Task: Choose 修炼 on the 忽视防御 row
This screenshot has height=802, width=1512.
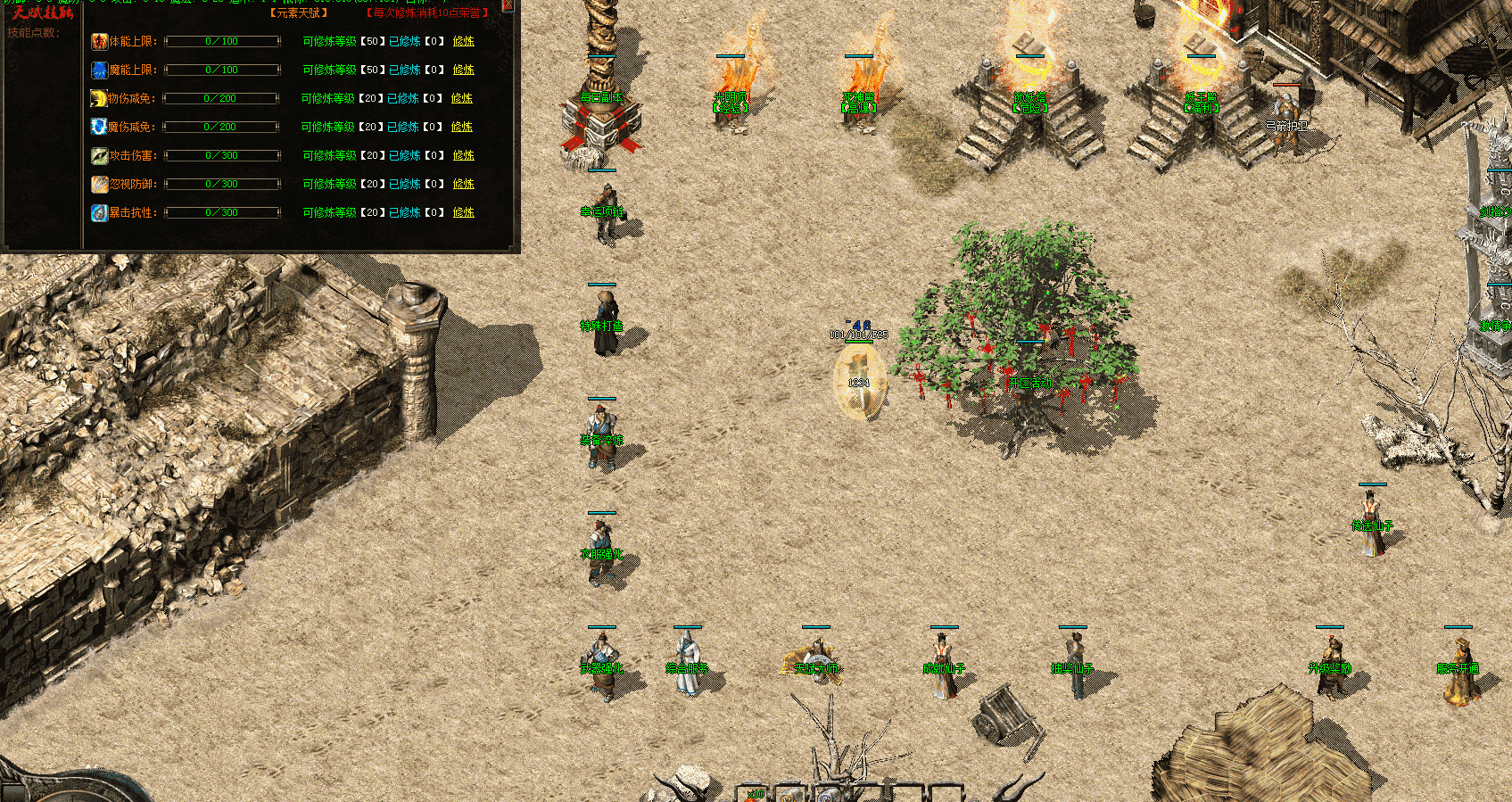Action: [463, 184]
